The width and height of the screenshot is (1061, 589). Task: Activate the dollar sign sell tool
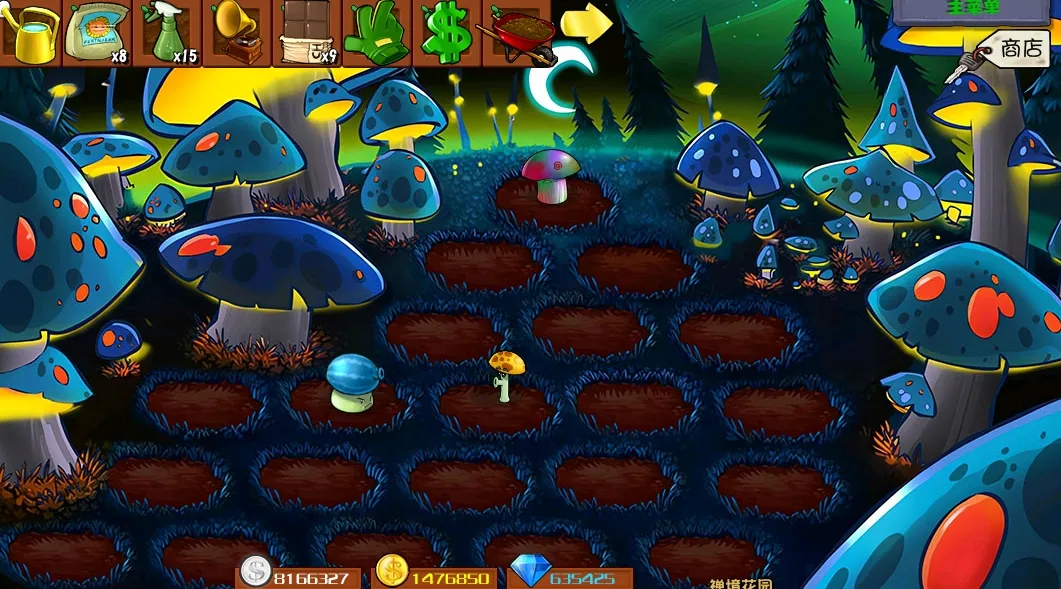click(445, 31)
